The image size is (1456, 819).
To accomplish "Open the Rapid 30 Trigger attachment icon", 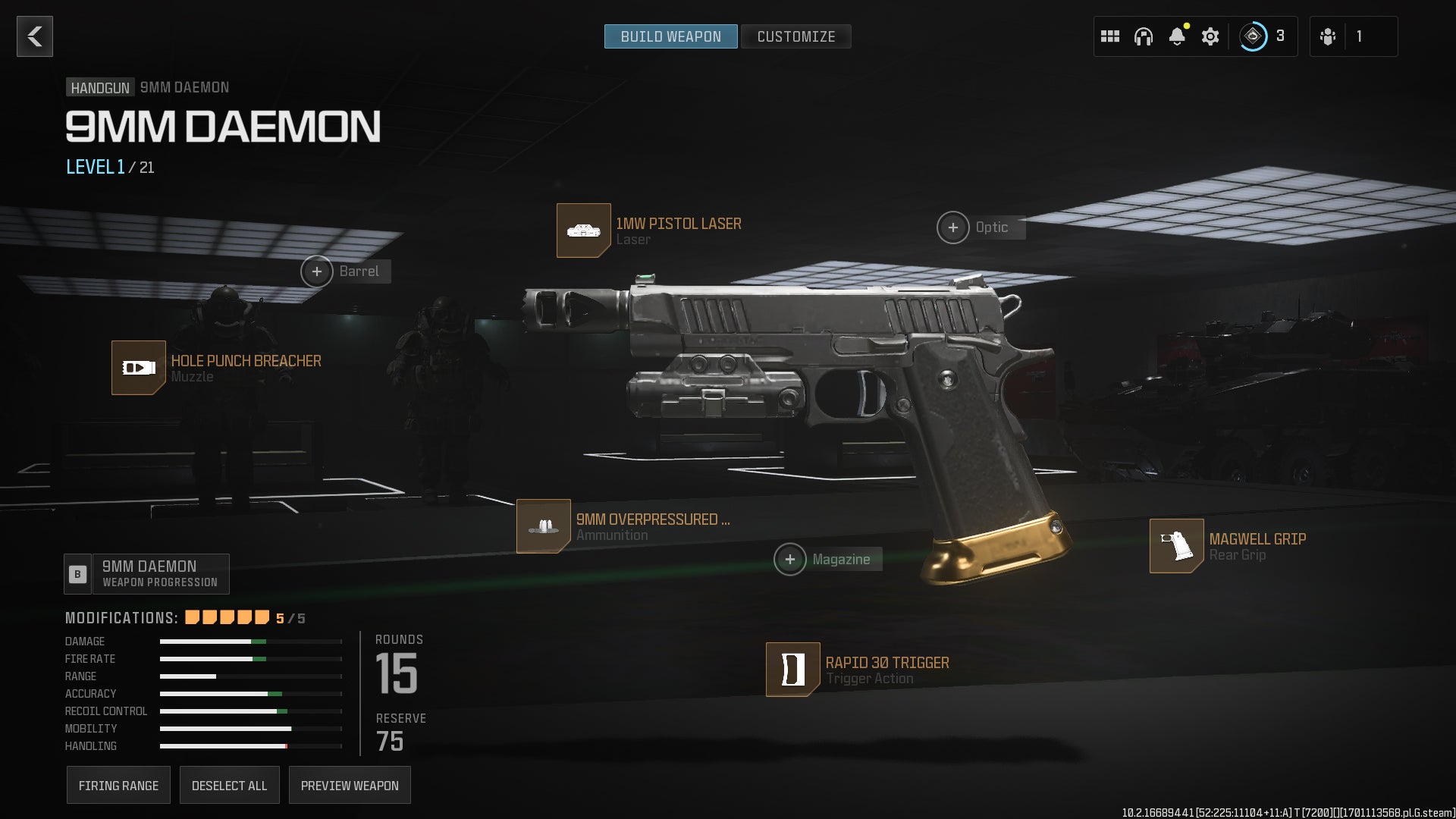I will coord(792,670).
